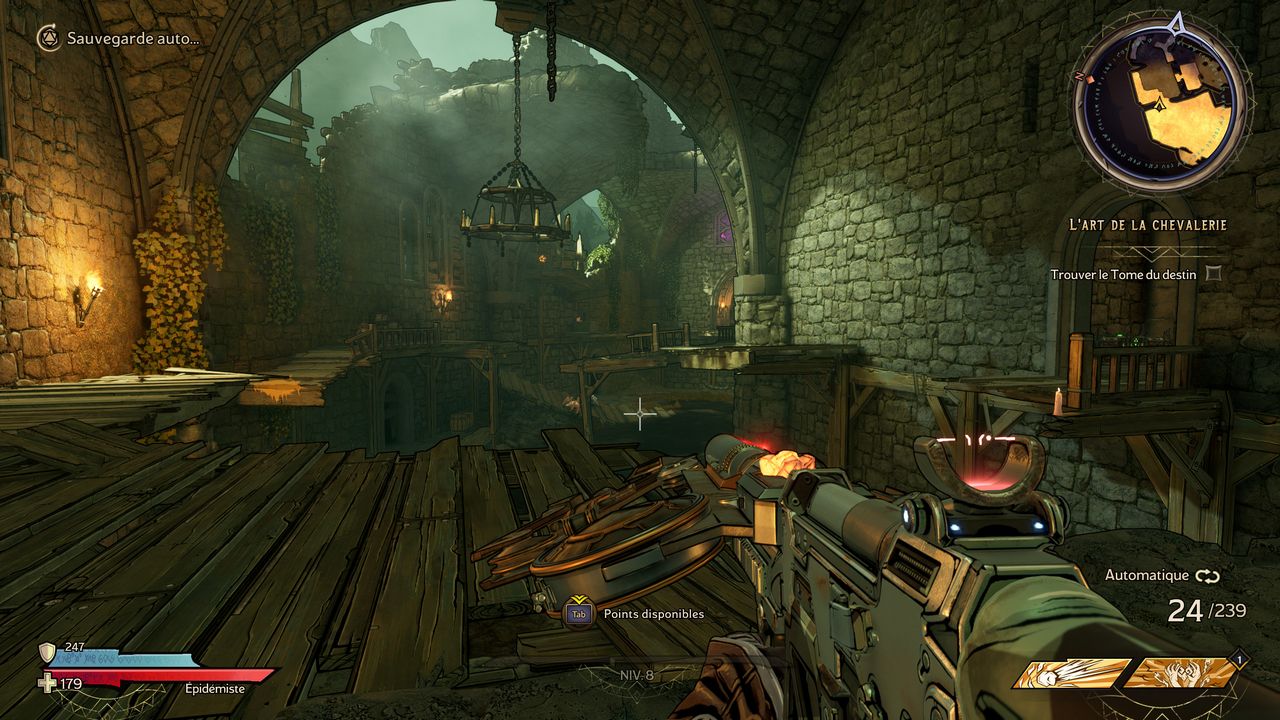1280x720 pixels.
Task: Open the Points disponibles notification
Action: pos(653,614)
